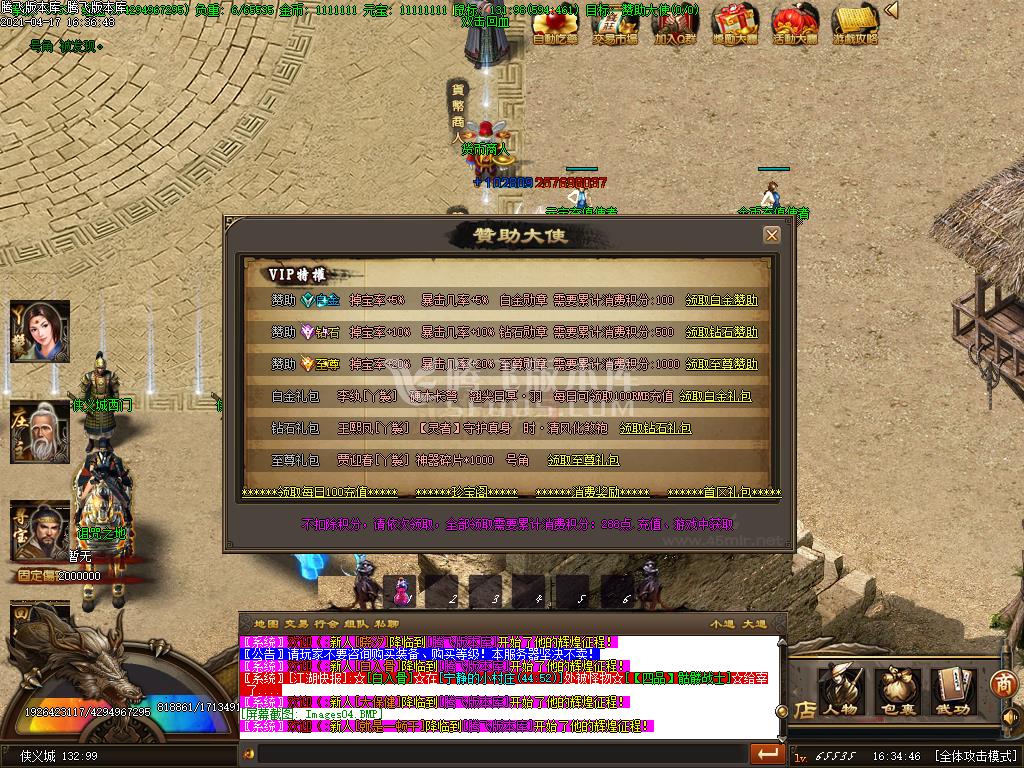1024x768 pixels.
Task: Claim the supreme sponsorship (领取至尊赞助)
Action: pos(721,364)
